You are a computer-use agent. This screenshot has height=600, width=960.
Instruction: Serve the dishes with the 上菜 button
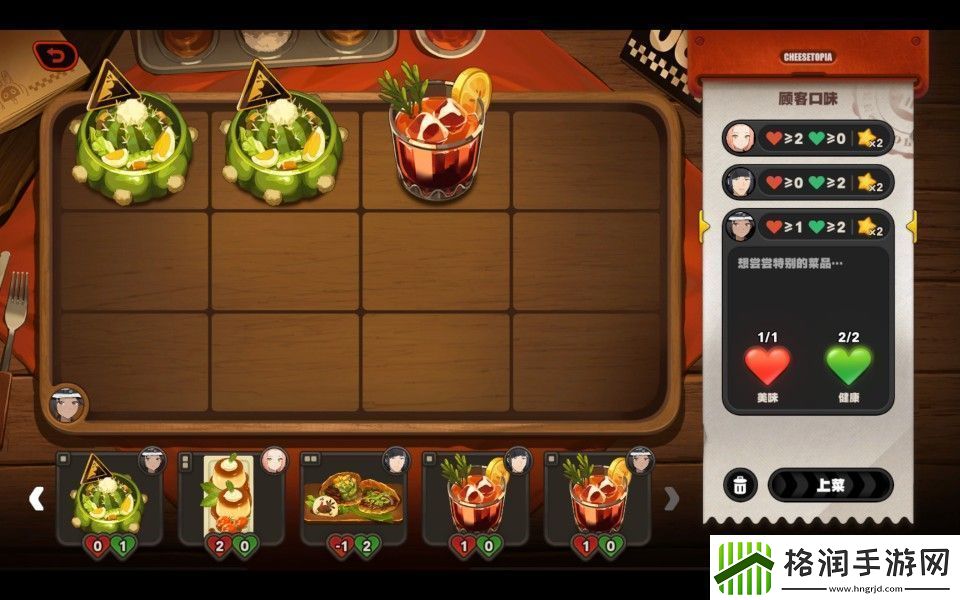[830, 485]
